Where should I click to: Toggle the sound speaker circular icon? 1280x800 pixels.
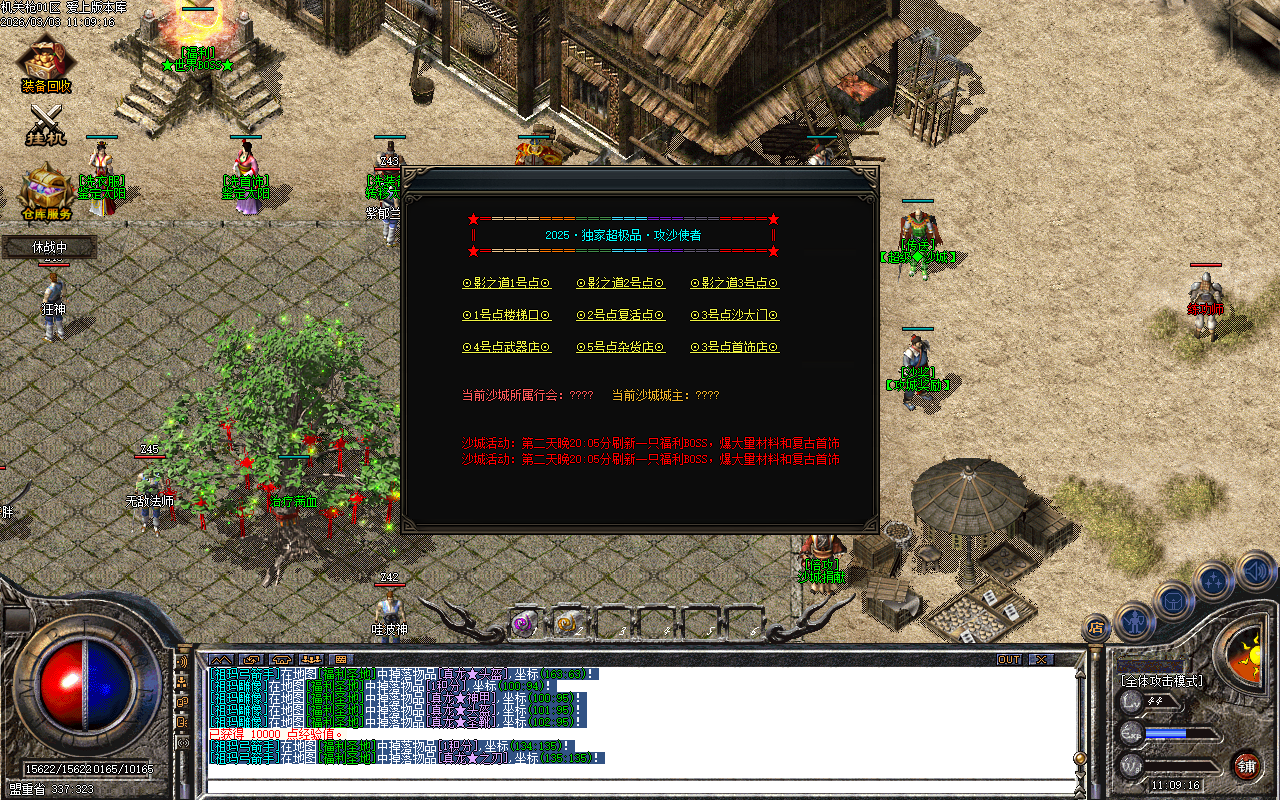pos(1255,573)
